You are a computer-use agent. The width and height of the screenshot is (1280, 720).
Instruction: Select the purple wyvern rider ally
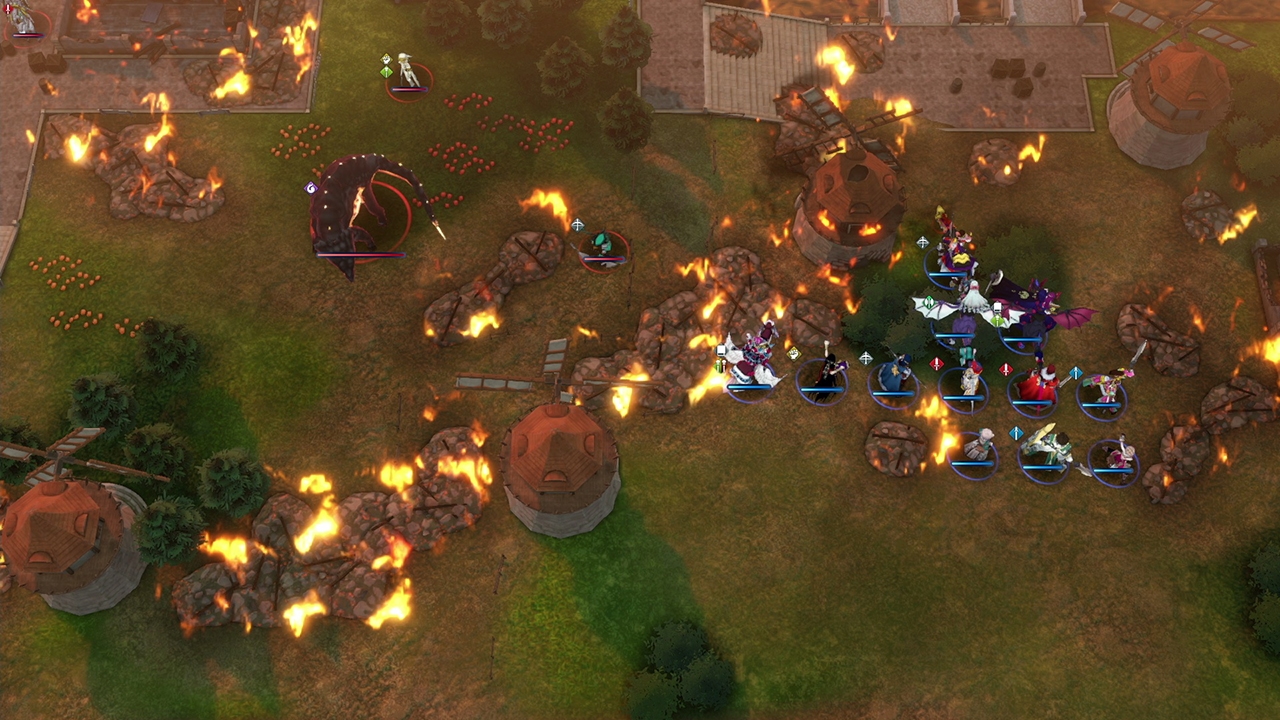click(1030, 310)
